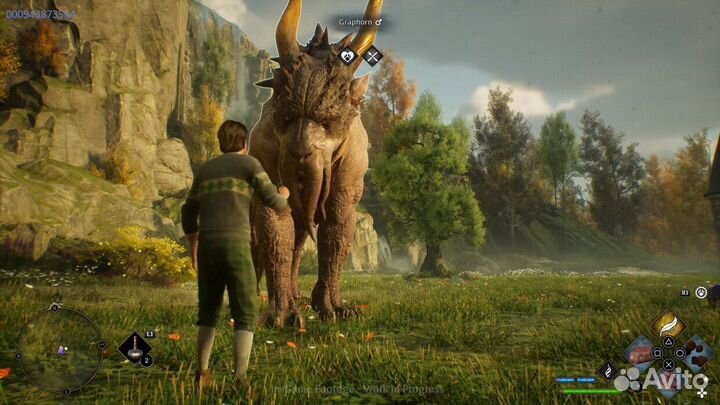Screen dimensions: 720x405
Task: Click the round creature icon beside R3
Action: click(701, 292)
